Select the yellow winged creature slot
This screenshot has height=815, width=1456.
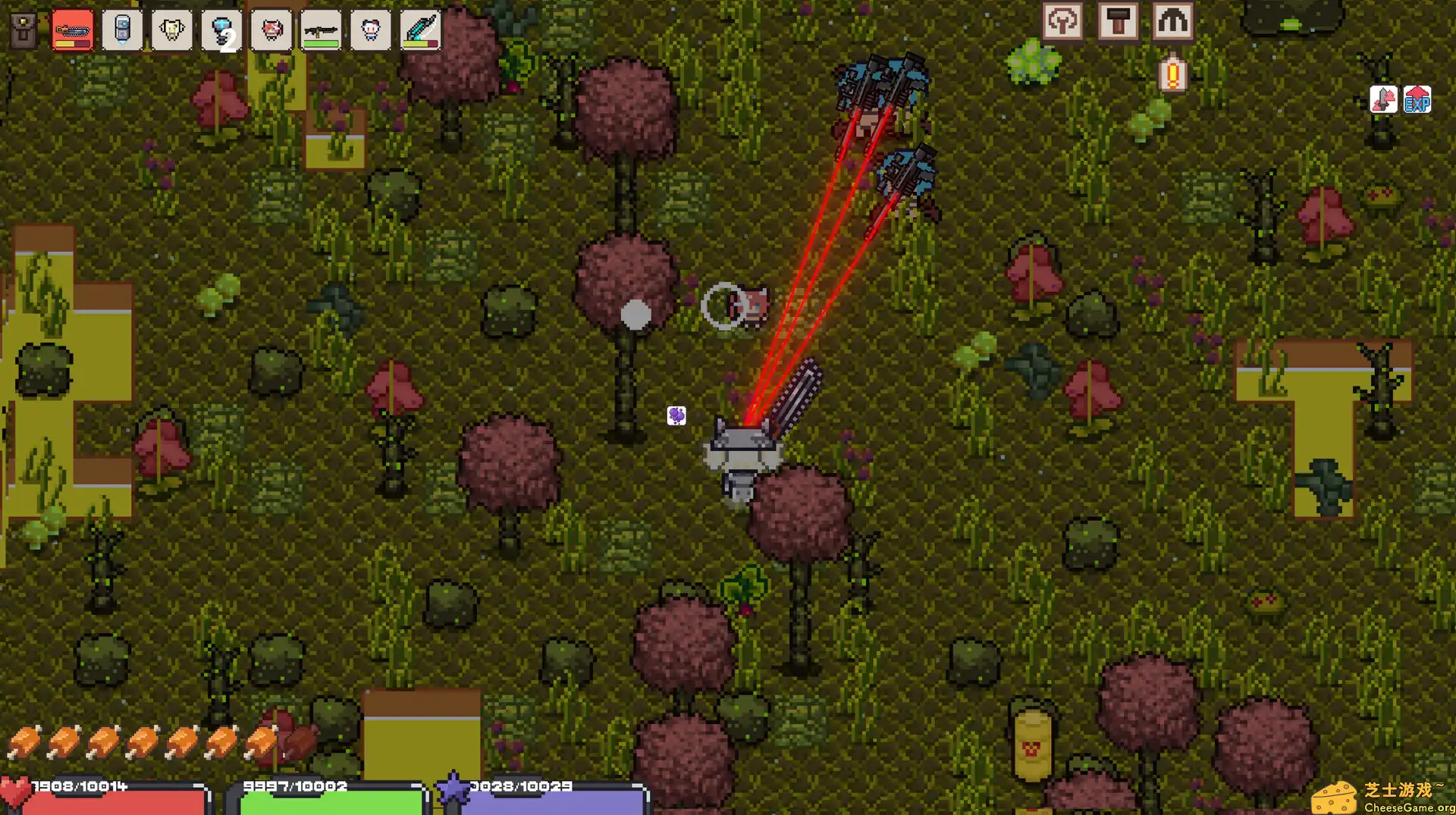172,31
